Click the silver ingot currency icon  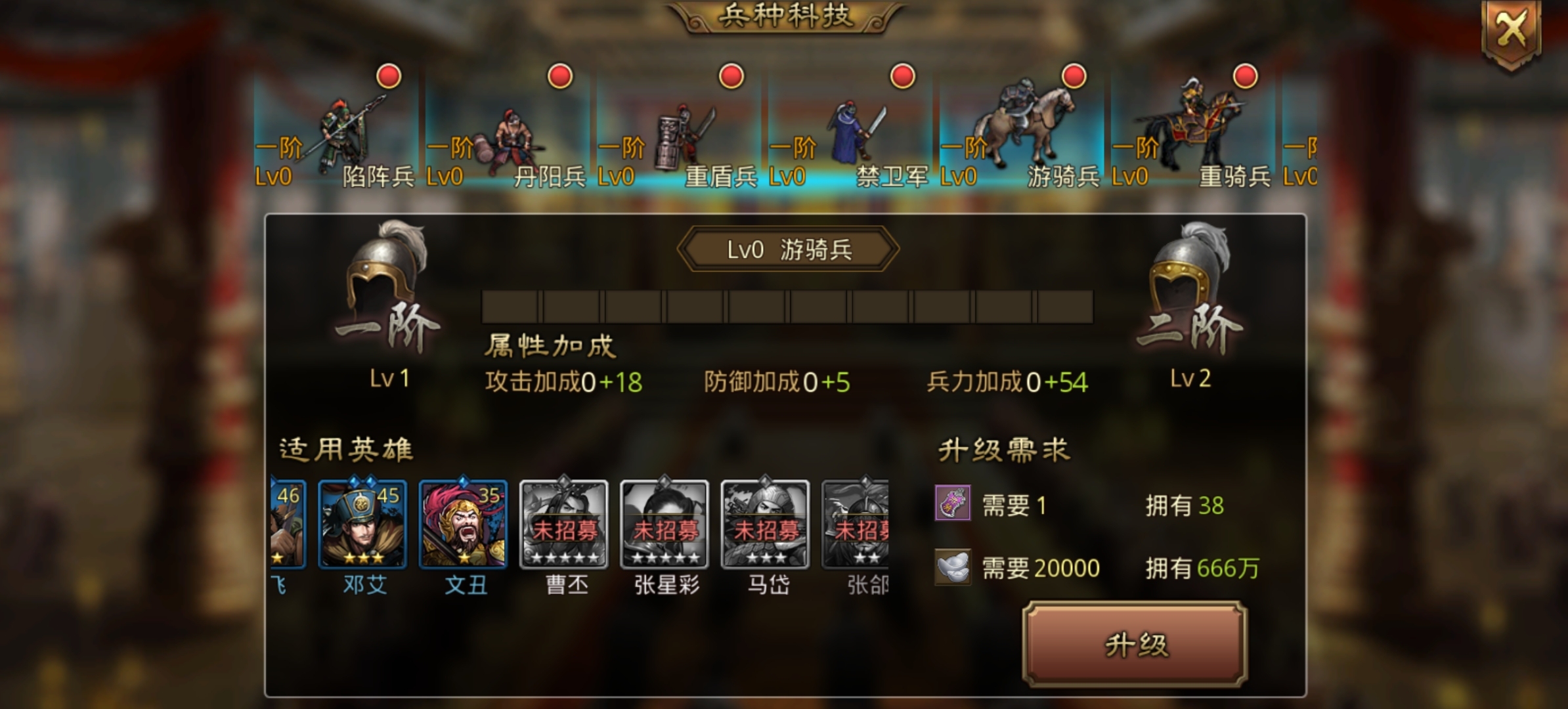click(x=953, y=567)
